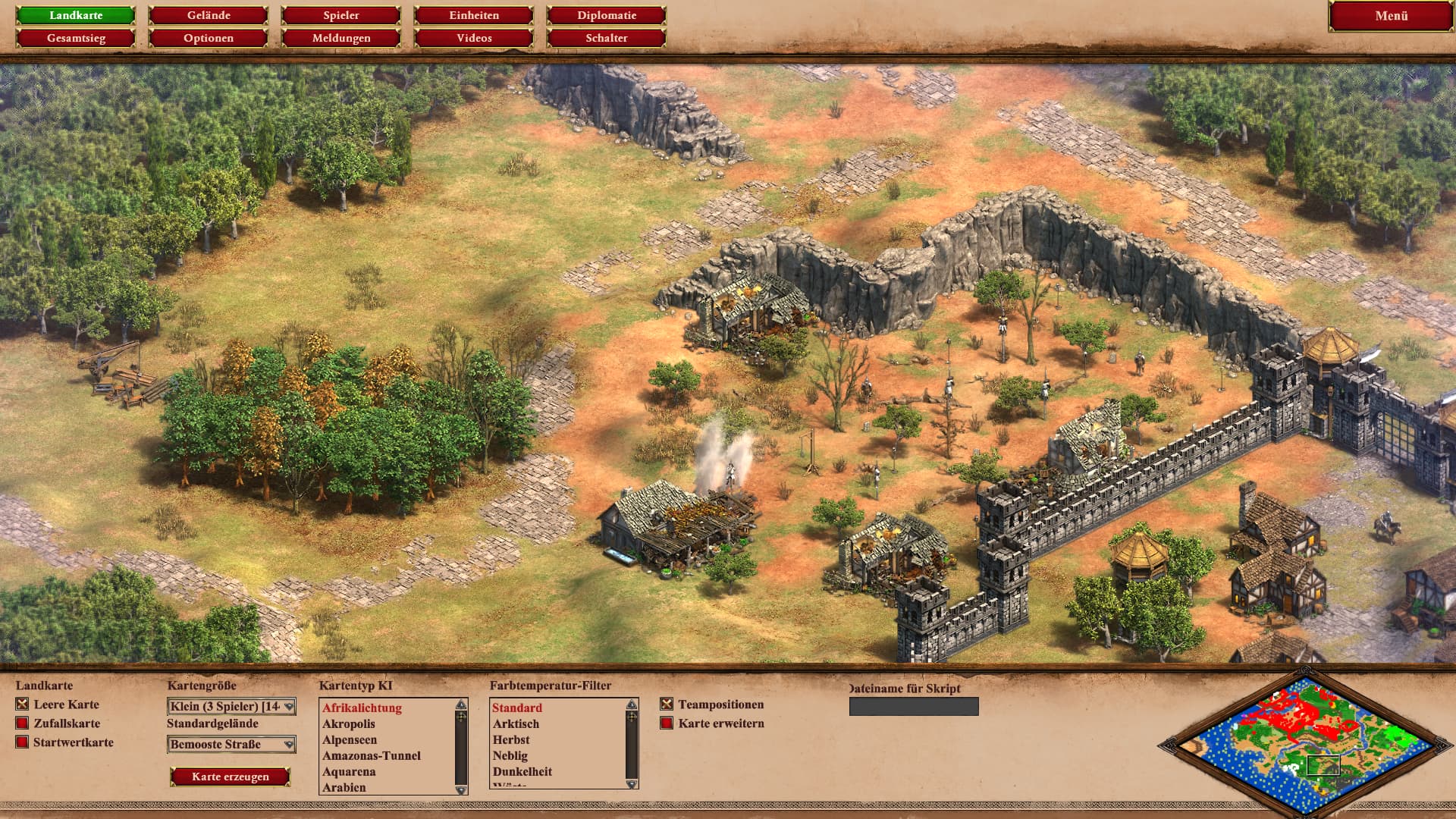Show the Meldungen tab
The image size is (1456, 819).
341,38
